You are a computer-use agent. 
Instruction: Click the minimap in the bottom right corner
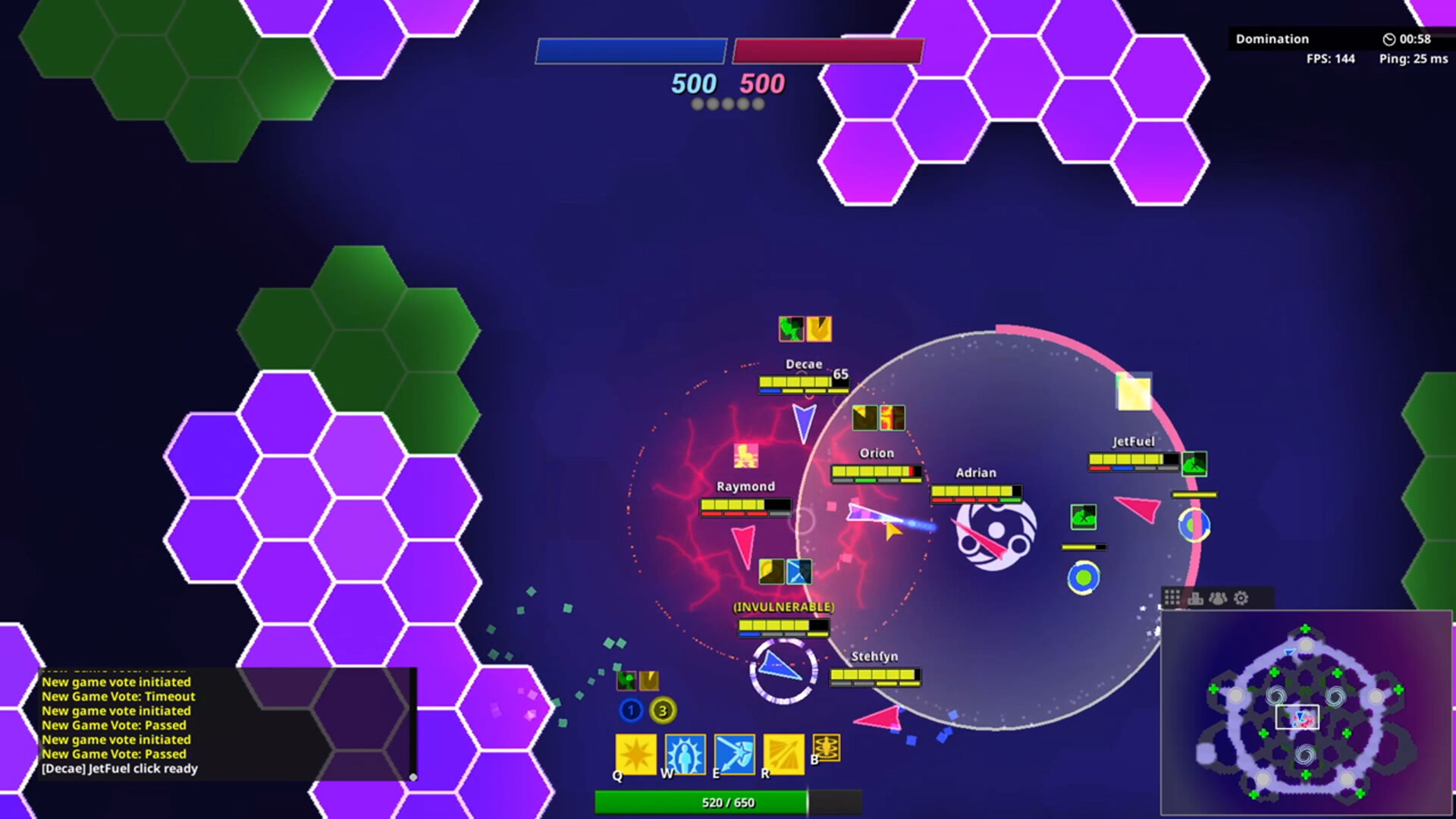[1304, 713]
